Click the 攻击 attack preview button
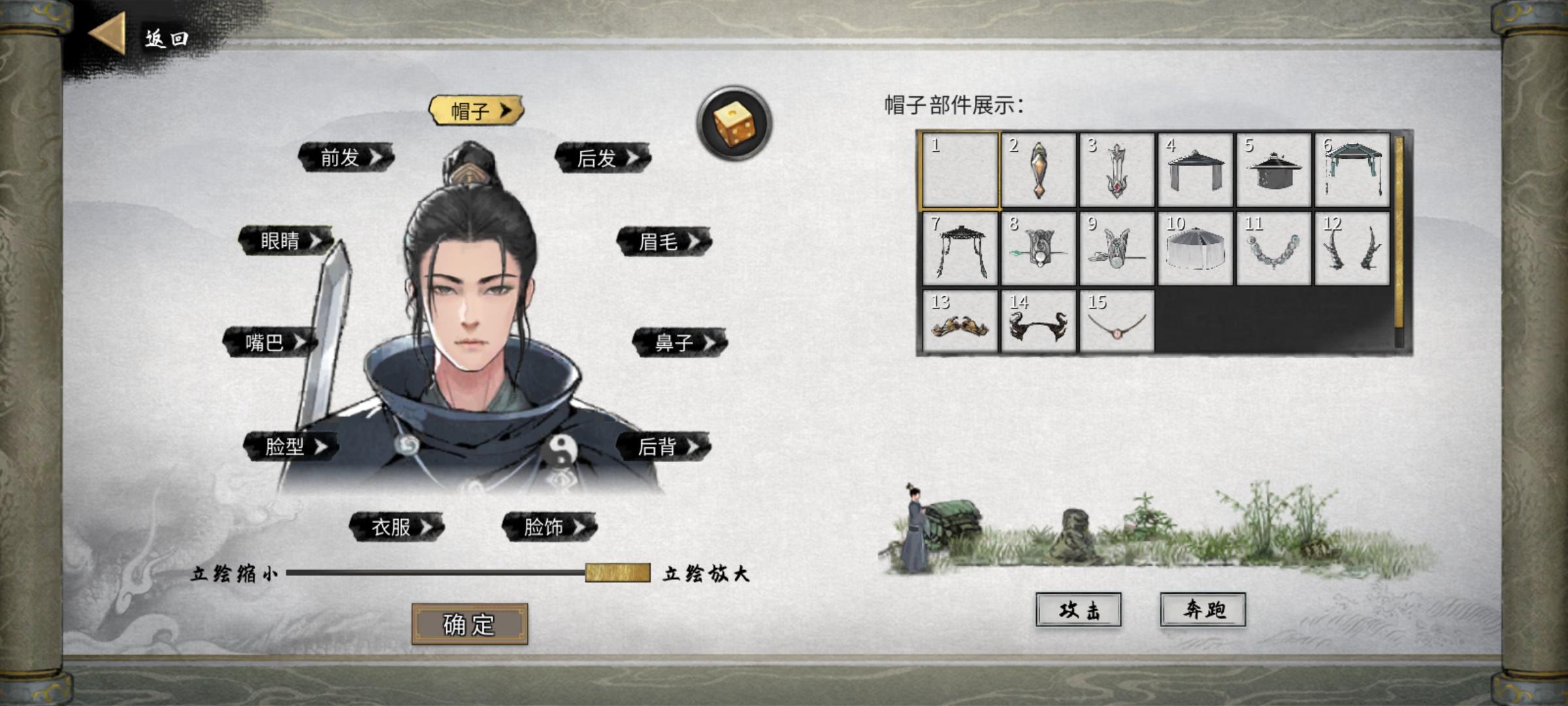The image size is (1568, 706). pos(1079,609)
